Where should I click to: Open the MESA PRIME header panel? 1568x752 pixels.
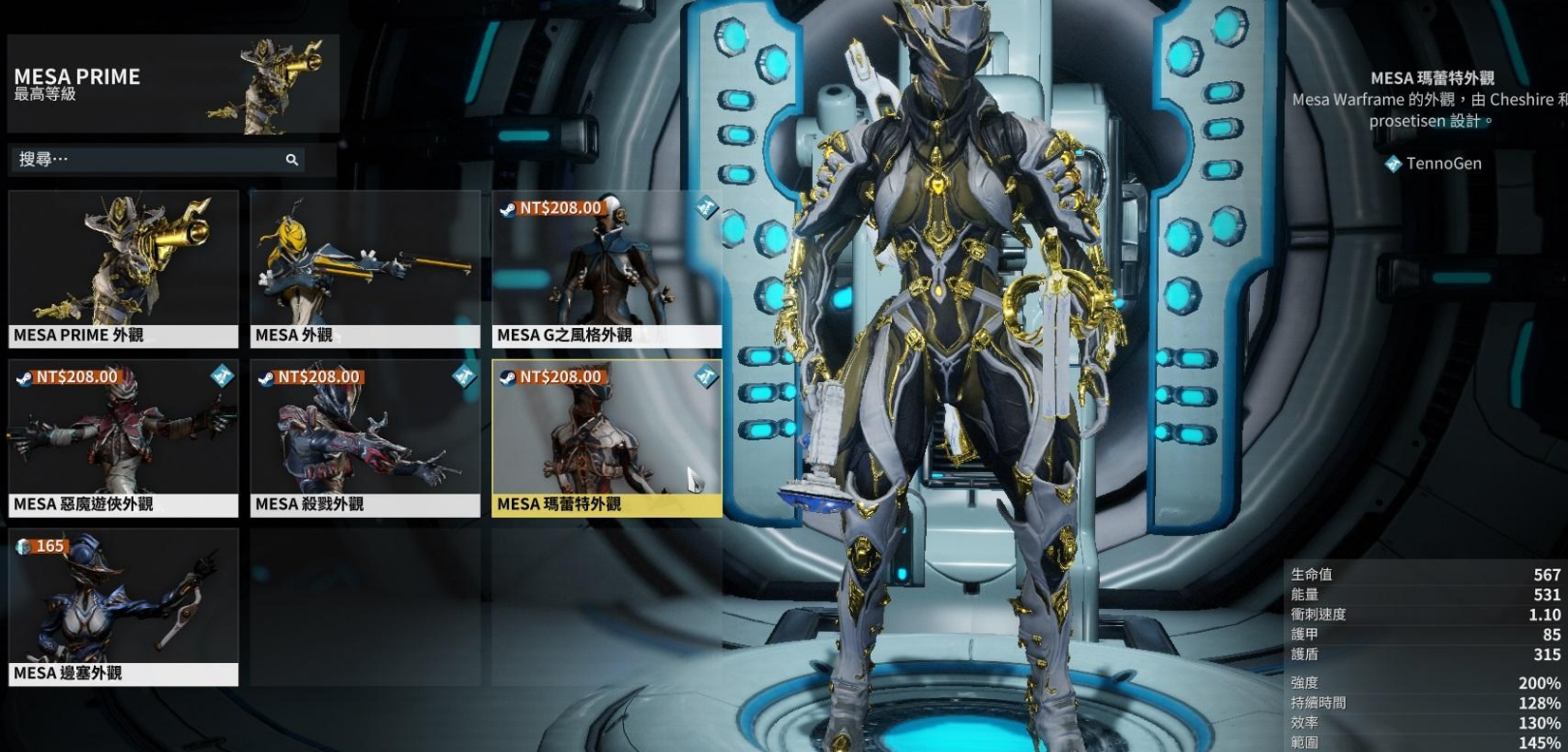172,84
